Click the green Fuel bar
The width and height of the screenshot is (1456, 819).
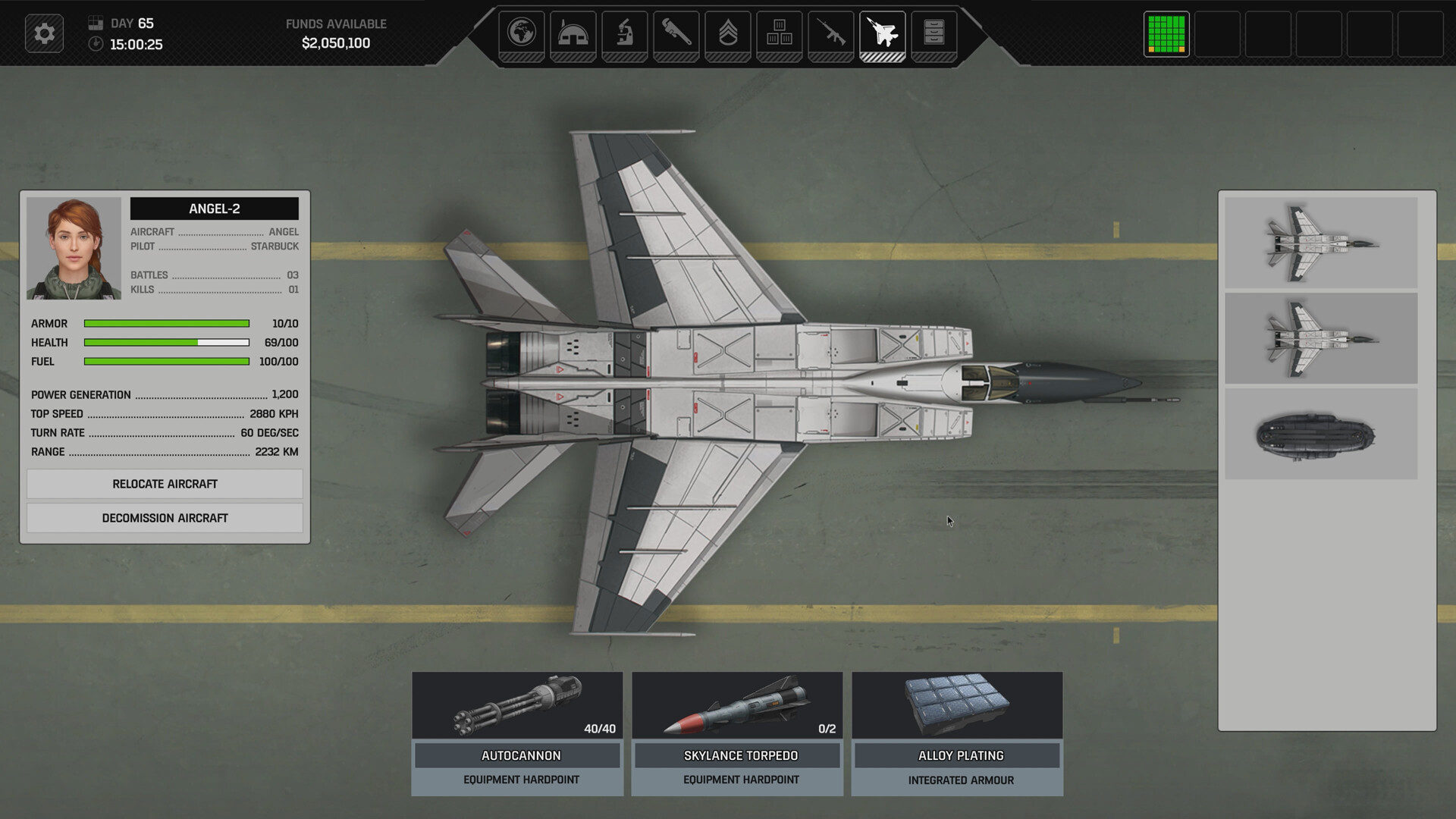coord(166,362)
